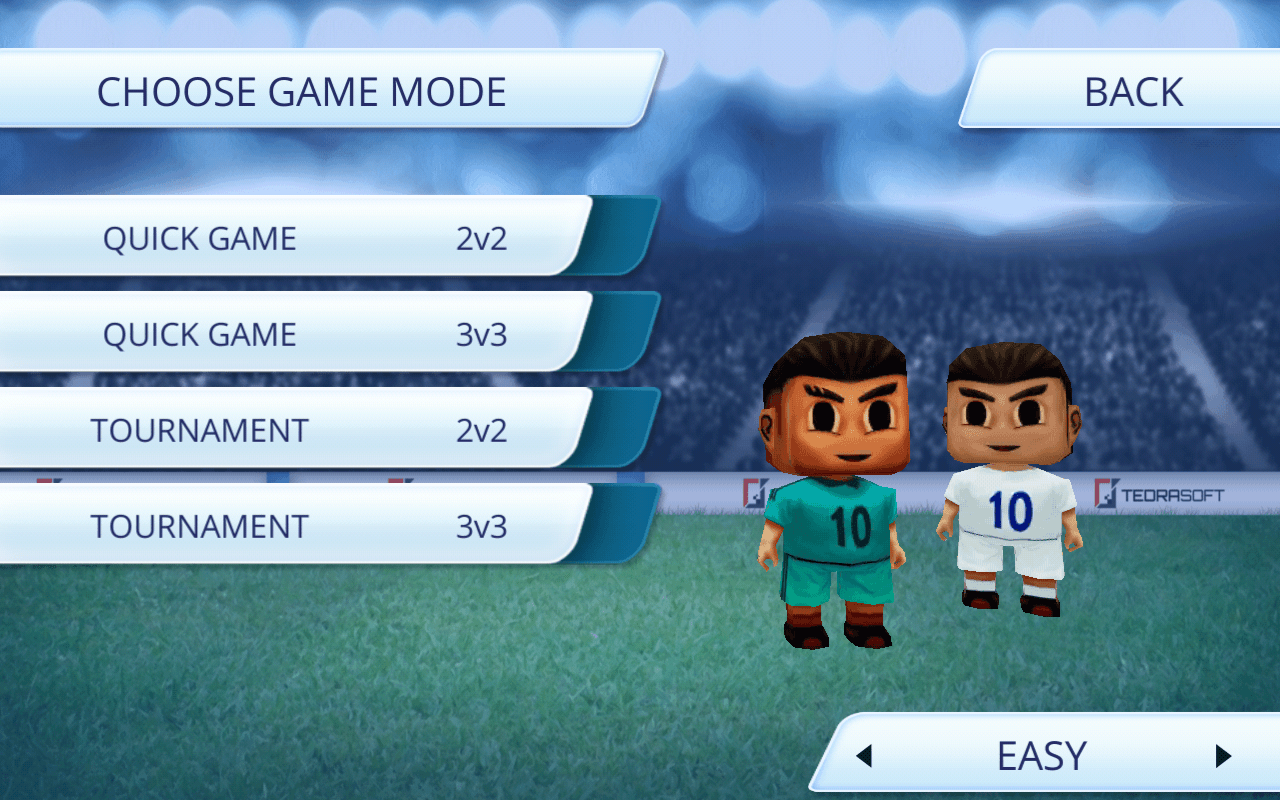Click the left arrow beside EASY difficulty
This screenshot has width=1280, height=800.
point(864,756)
